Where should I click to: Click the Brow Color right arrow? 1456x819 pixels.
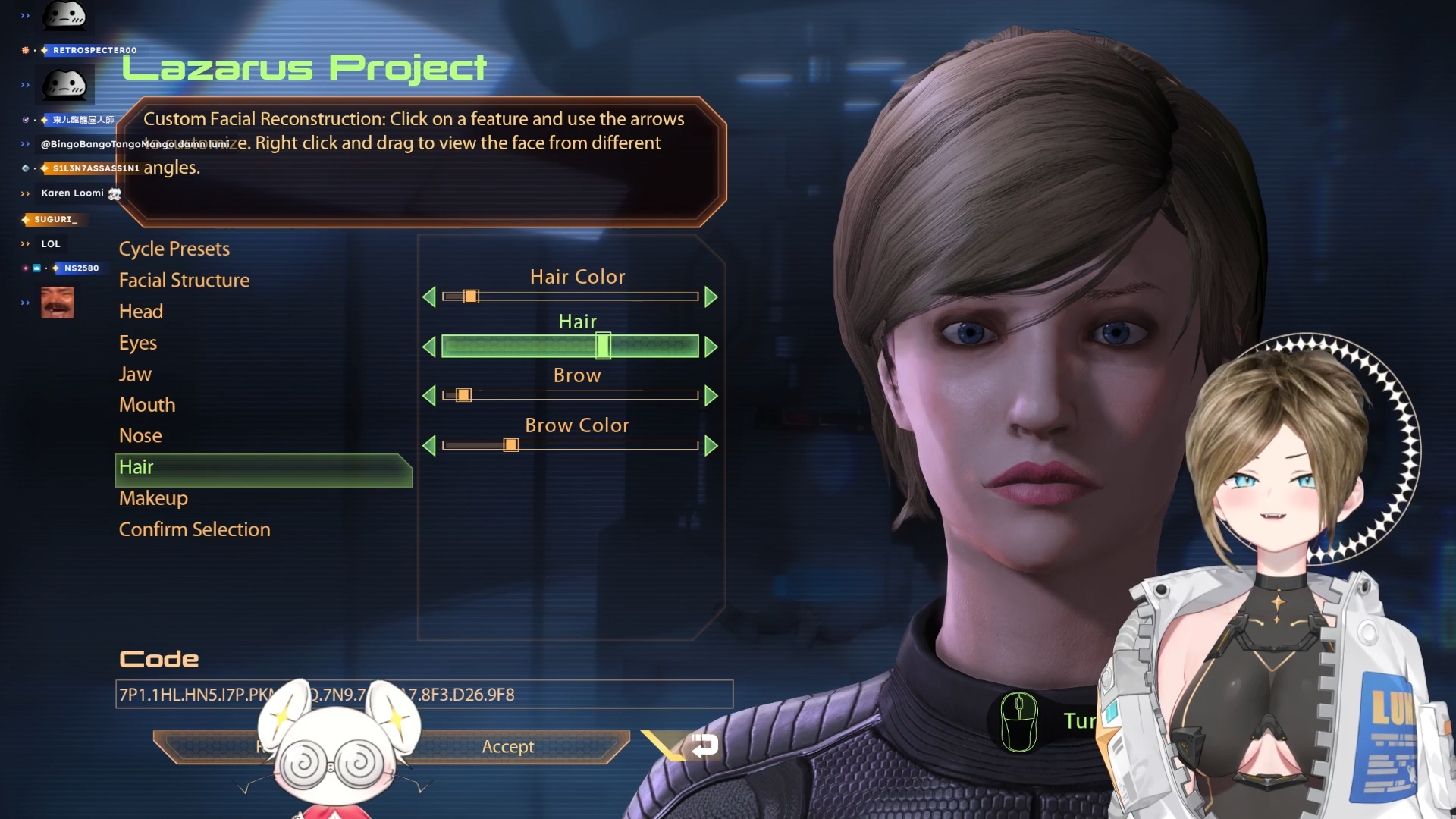[x=711, y=445]
